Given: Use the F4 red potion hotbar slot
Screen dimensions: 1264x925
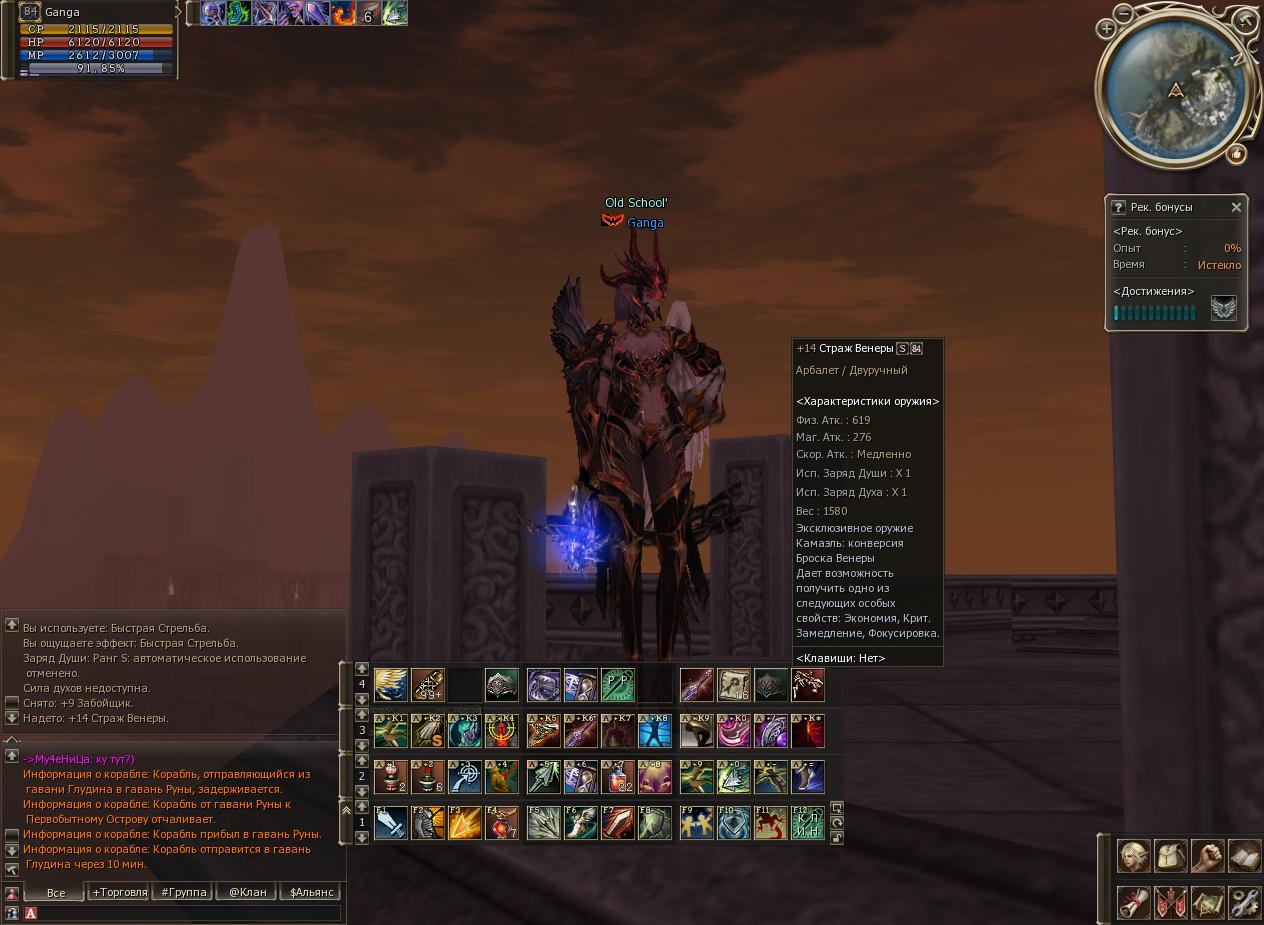Looking at the screenshot, I should 501,823.
